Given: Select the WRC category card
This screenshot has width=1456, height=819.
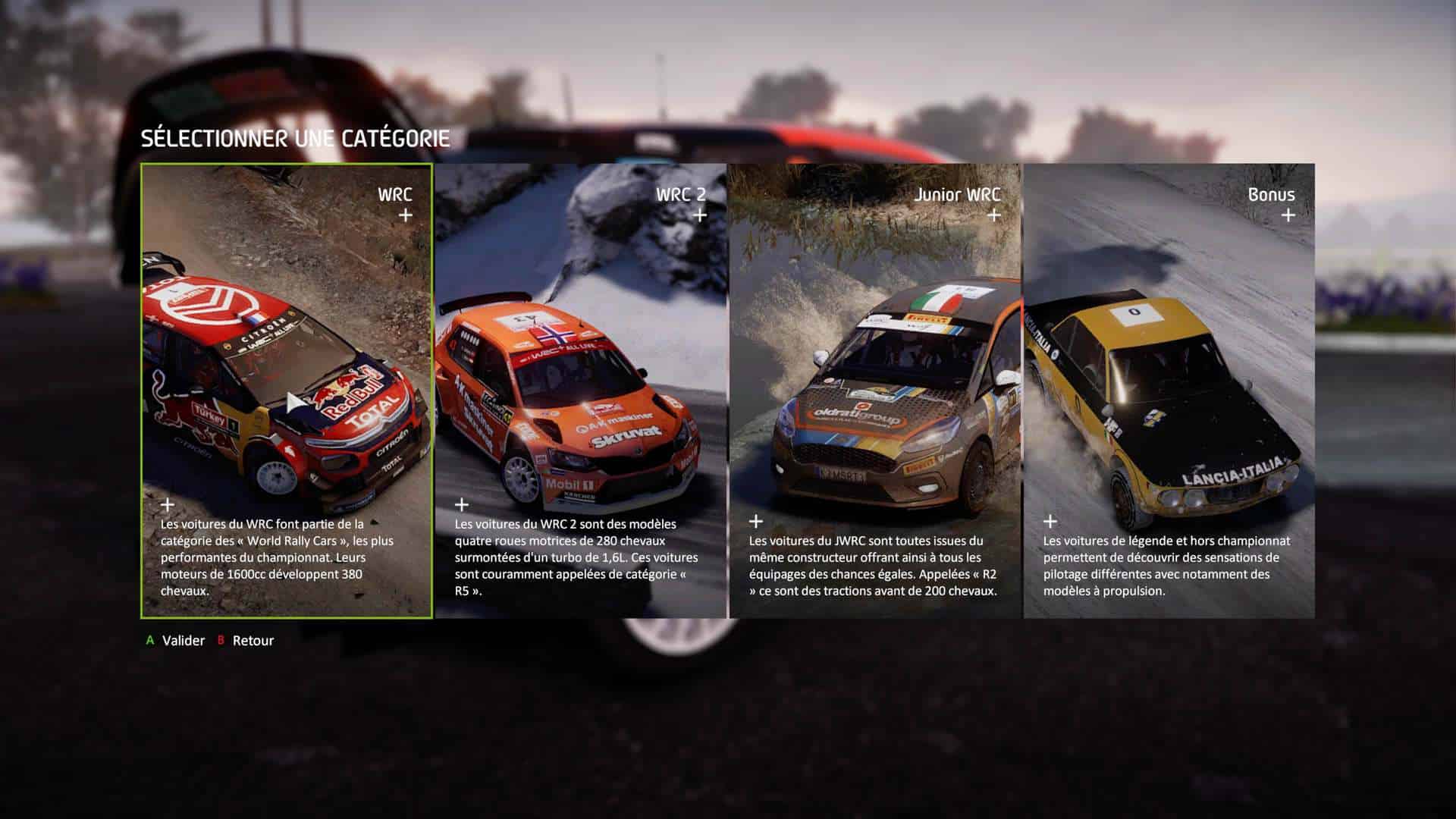Looking at the screenshot, I should coord(287,391).
